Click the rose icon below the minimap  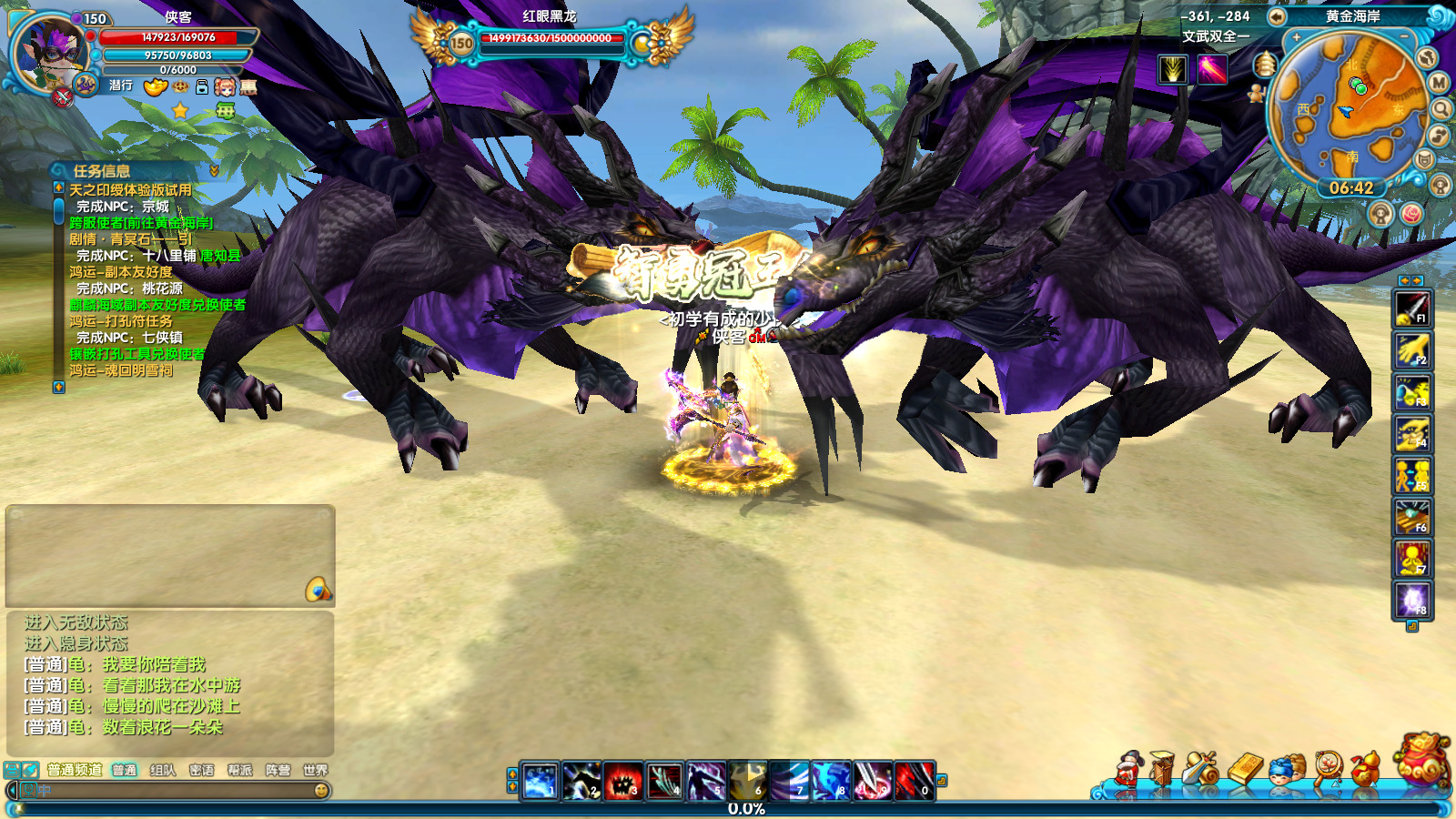click(x=1411, y=213)
